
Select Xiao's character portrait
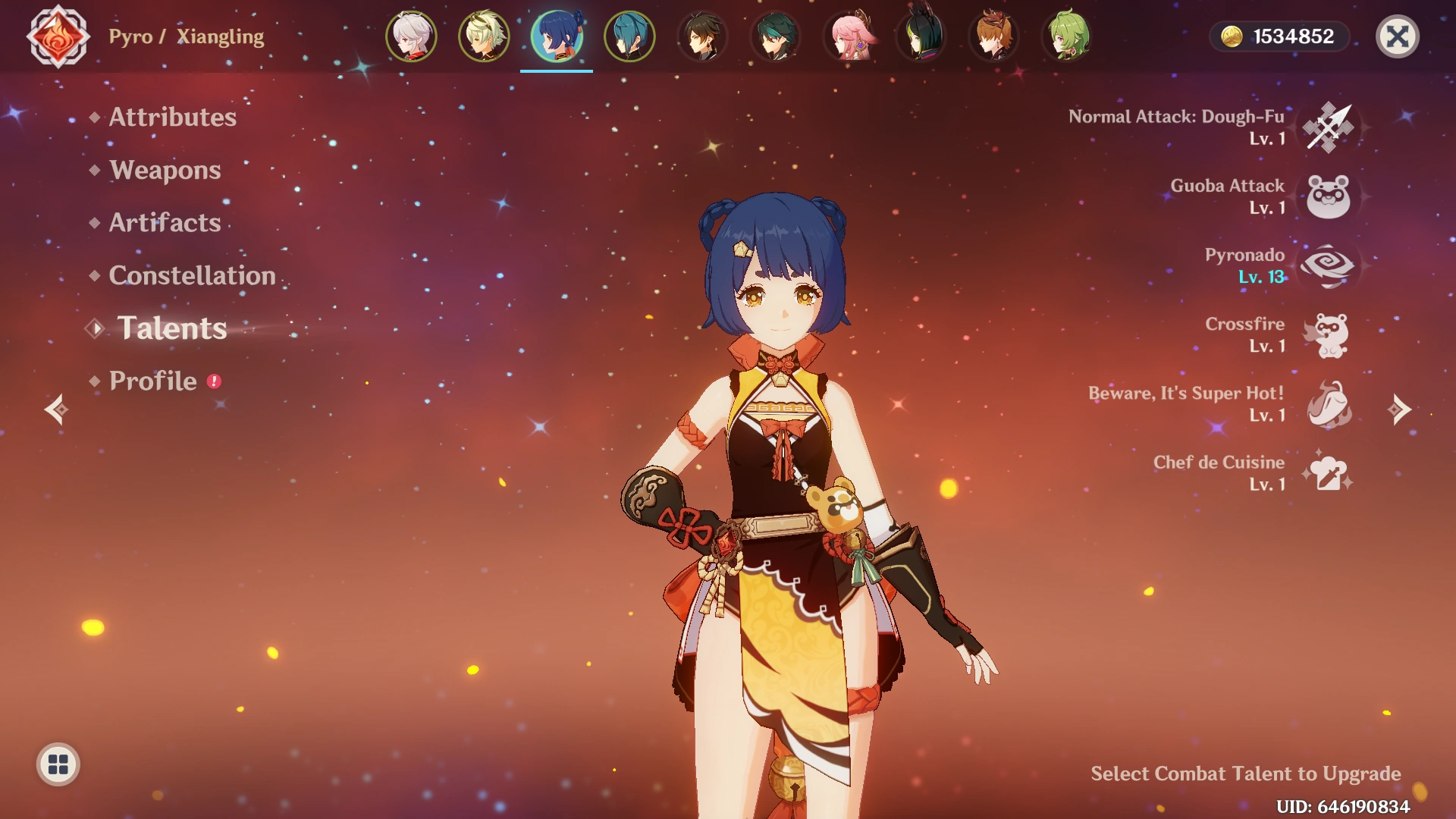pos(773,35)
